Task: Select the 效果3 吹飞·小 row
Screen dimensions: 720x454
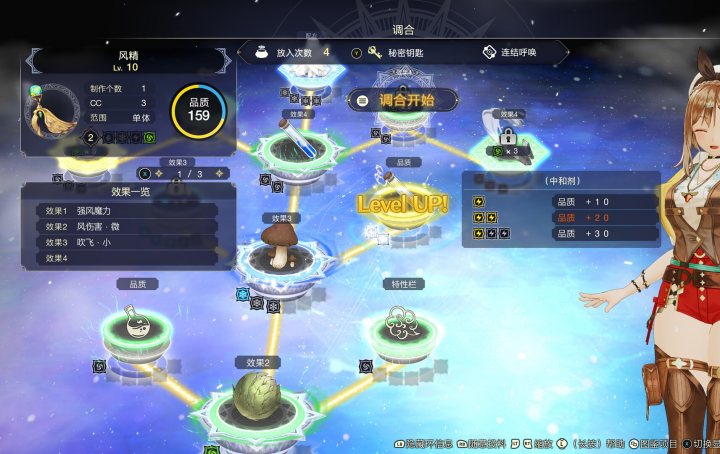Action: click(129, 242)
